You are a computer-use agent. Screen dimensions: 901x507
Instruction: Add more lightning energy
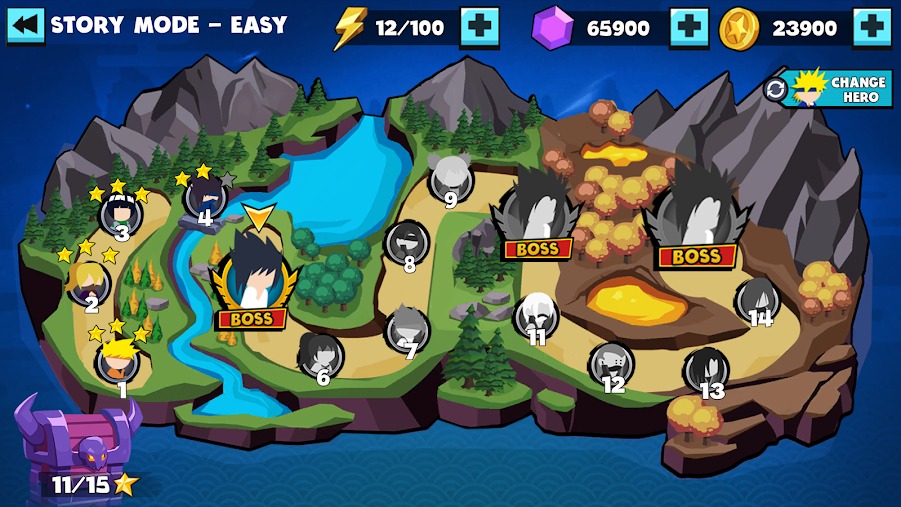479,27
